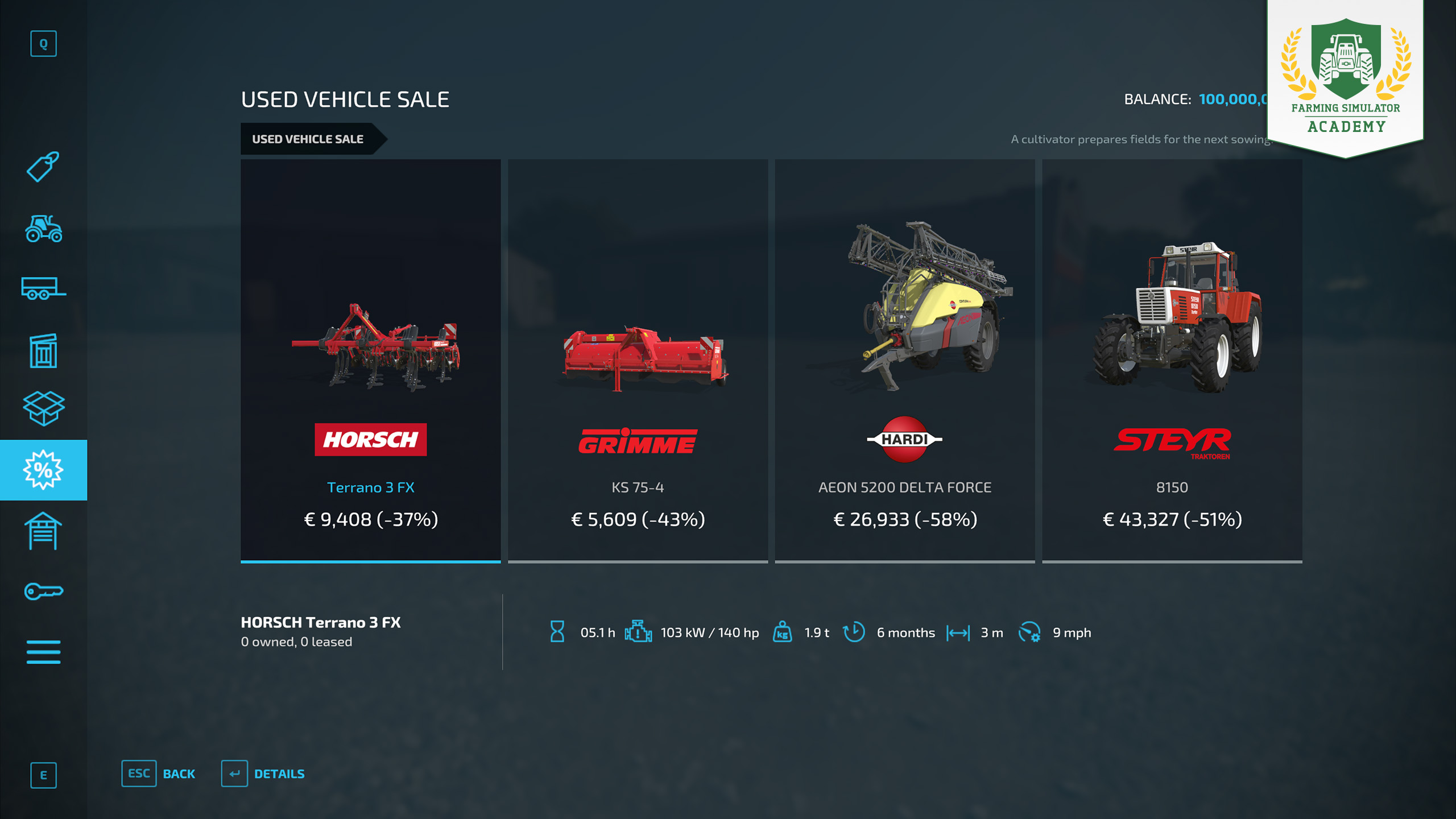Click the Farming Simulator Academy badge
The image size is (1456, 819).
coord(1345,77)
